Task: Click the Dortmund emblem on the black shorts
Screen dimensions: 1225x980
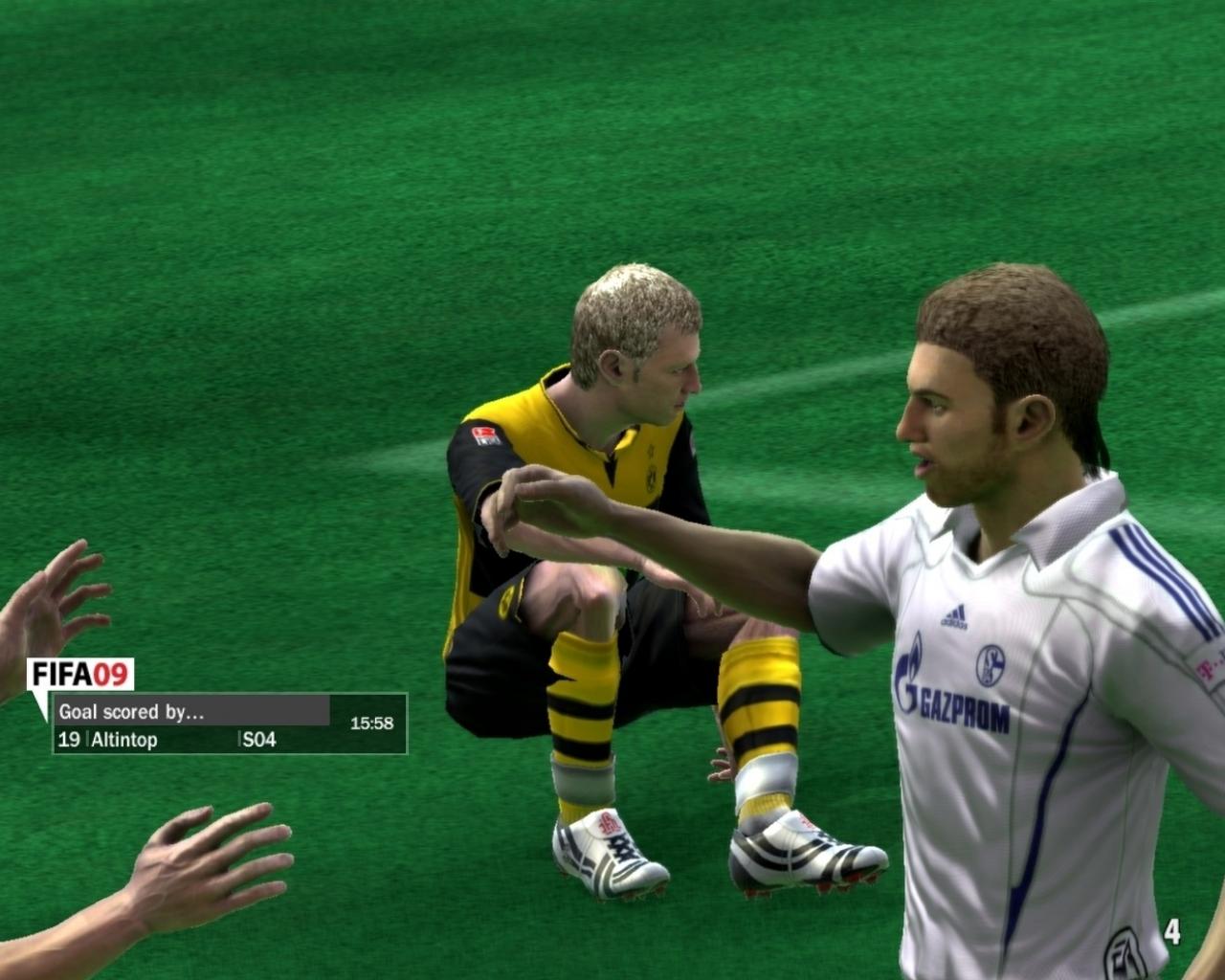Action: point(507,600)
